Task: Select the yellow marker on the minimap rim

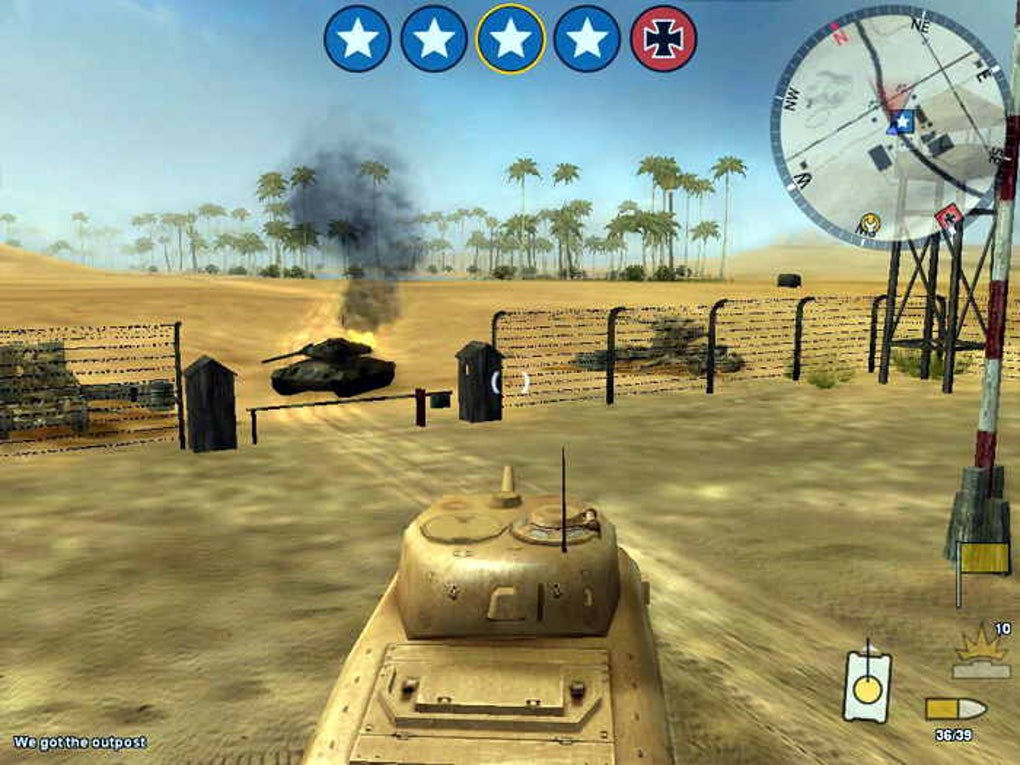Action: (869, 222)
